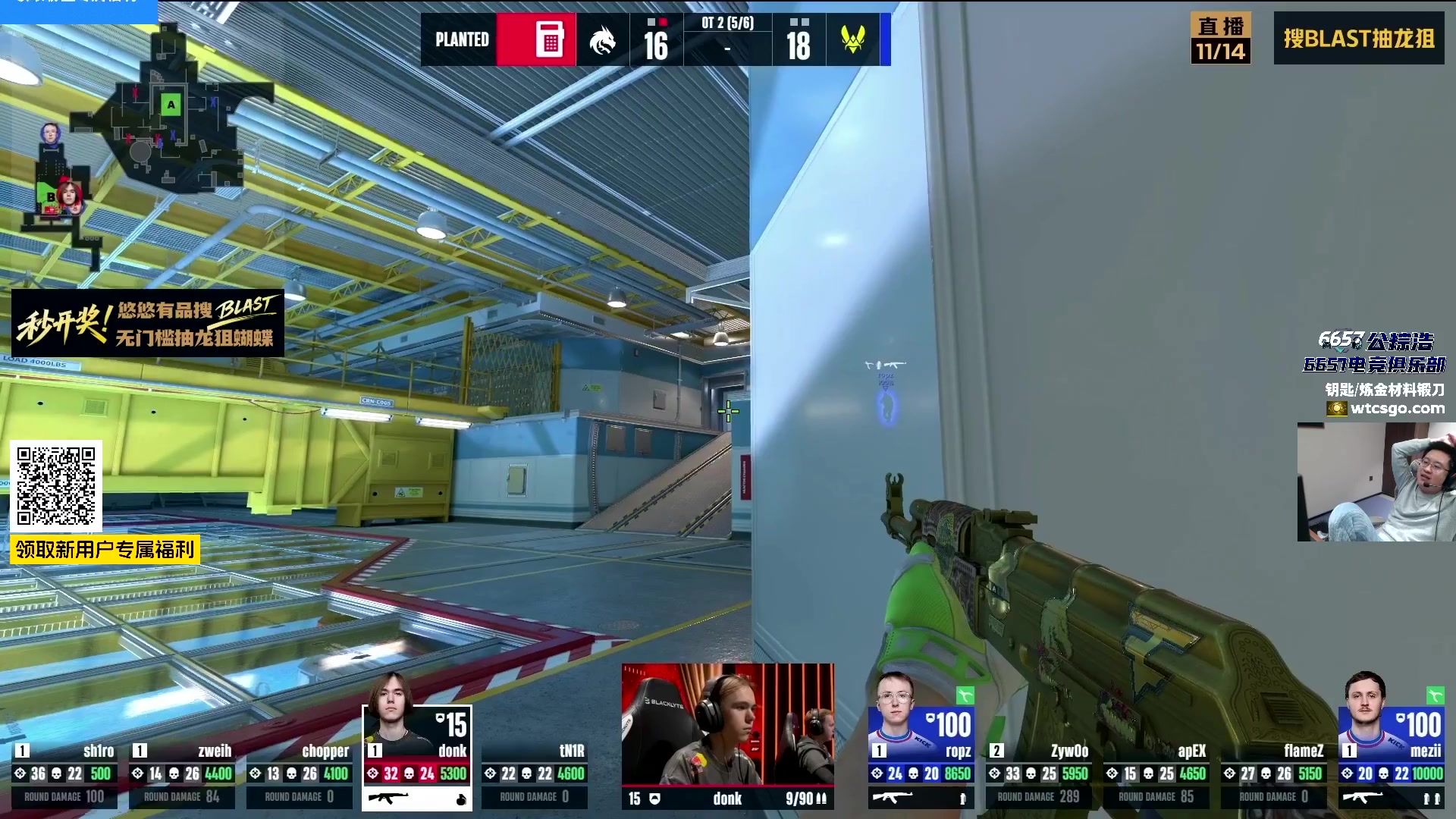Image resolution: width=1456 pixels, height=819 pixels.
Task: Choose tN1R's player card
Action: pyautogui.click(x=535, y=773)
